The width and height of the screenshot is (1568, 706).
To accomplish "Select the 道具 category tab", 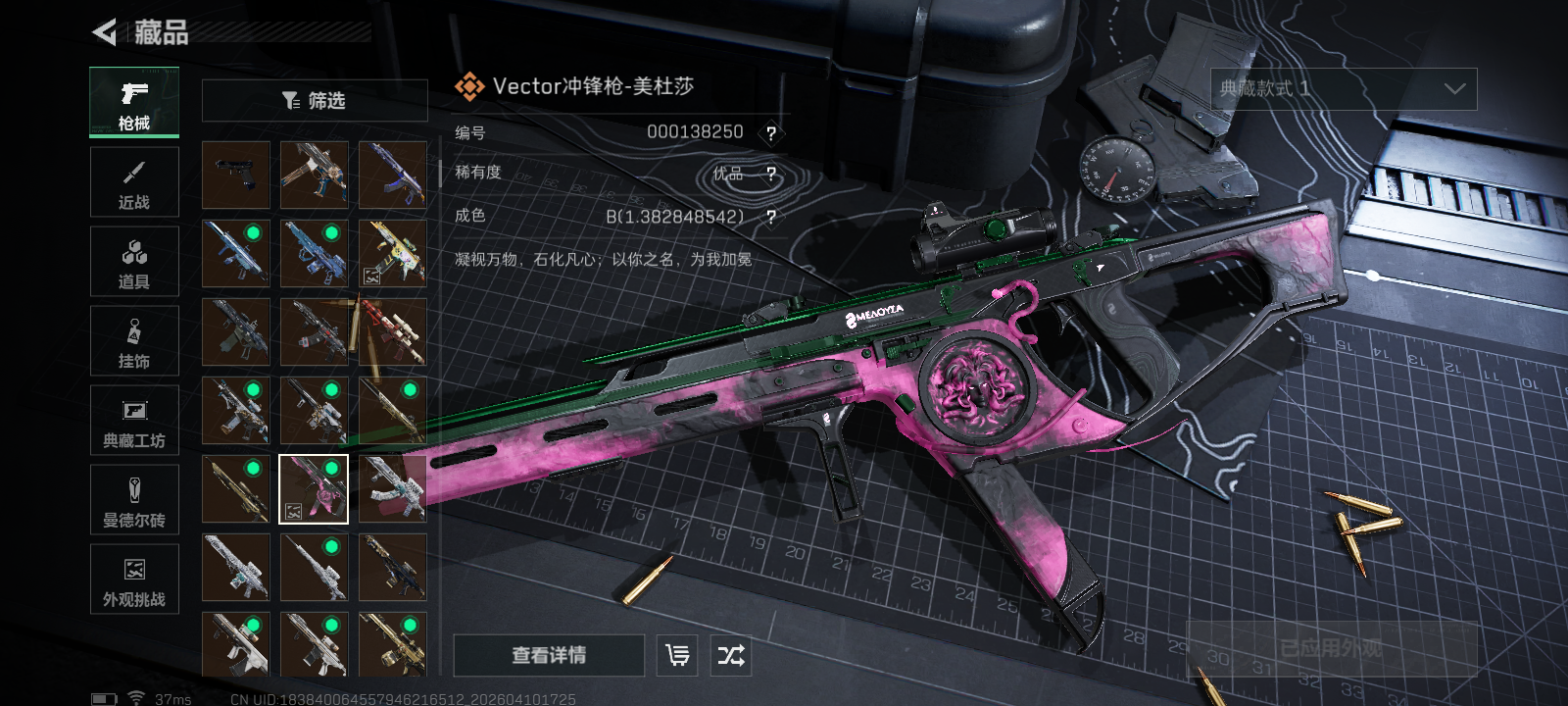I will [x=134, y=262].
